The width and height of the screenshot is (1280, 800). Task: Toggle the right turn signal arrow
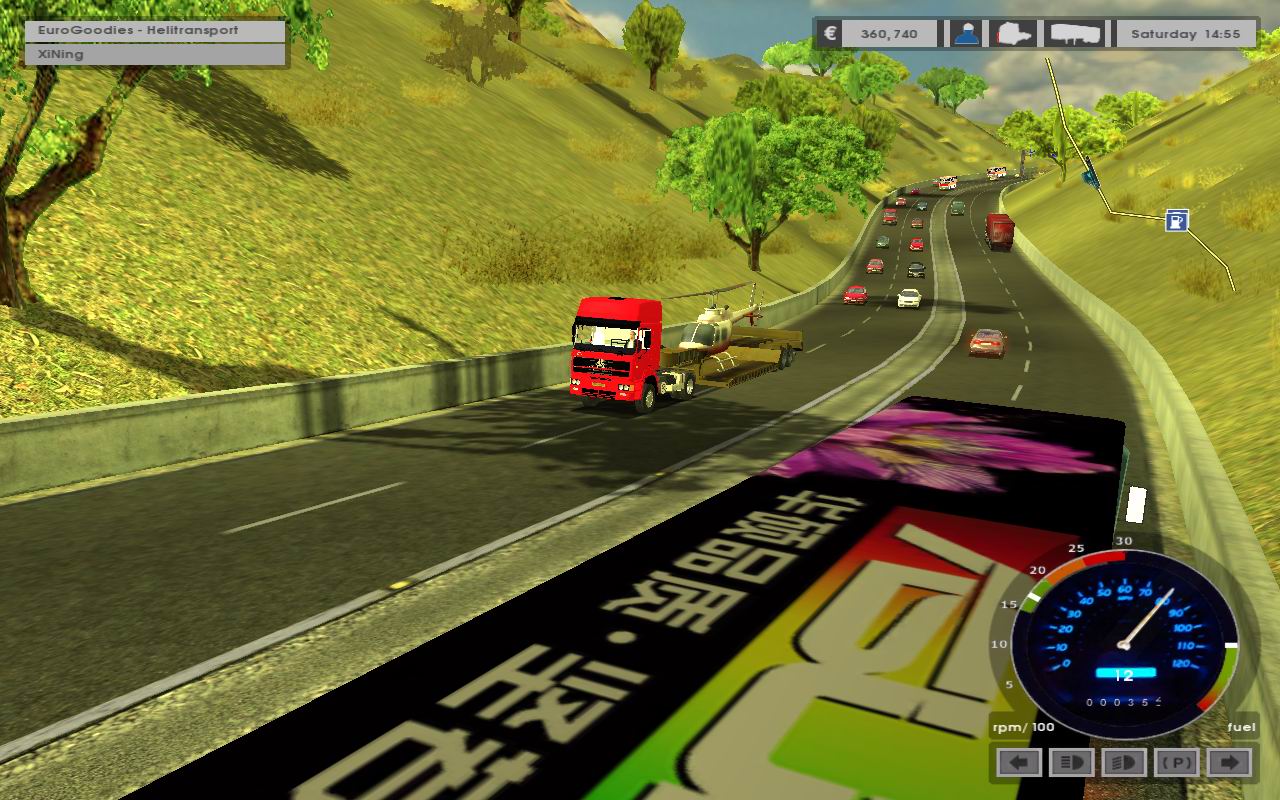1229,763
